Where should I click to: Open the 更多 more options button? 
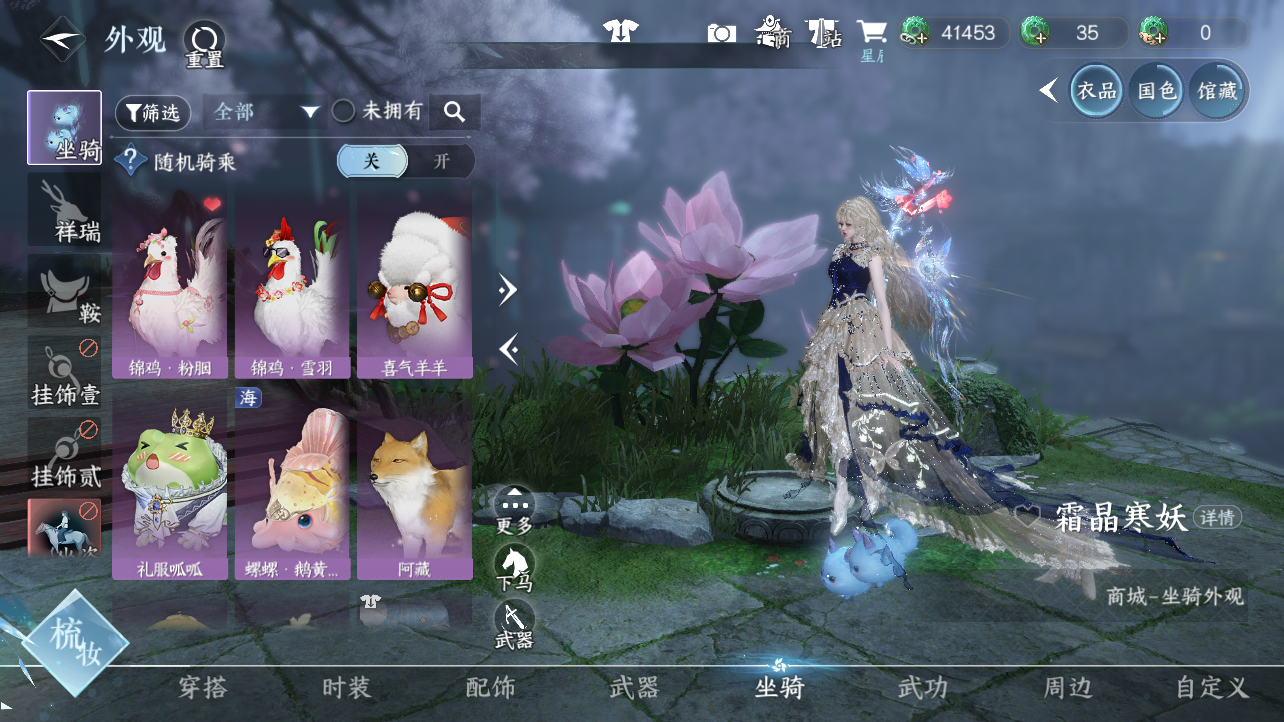pos(514,508)
